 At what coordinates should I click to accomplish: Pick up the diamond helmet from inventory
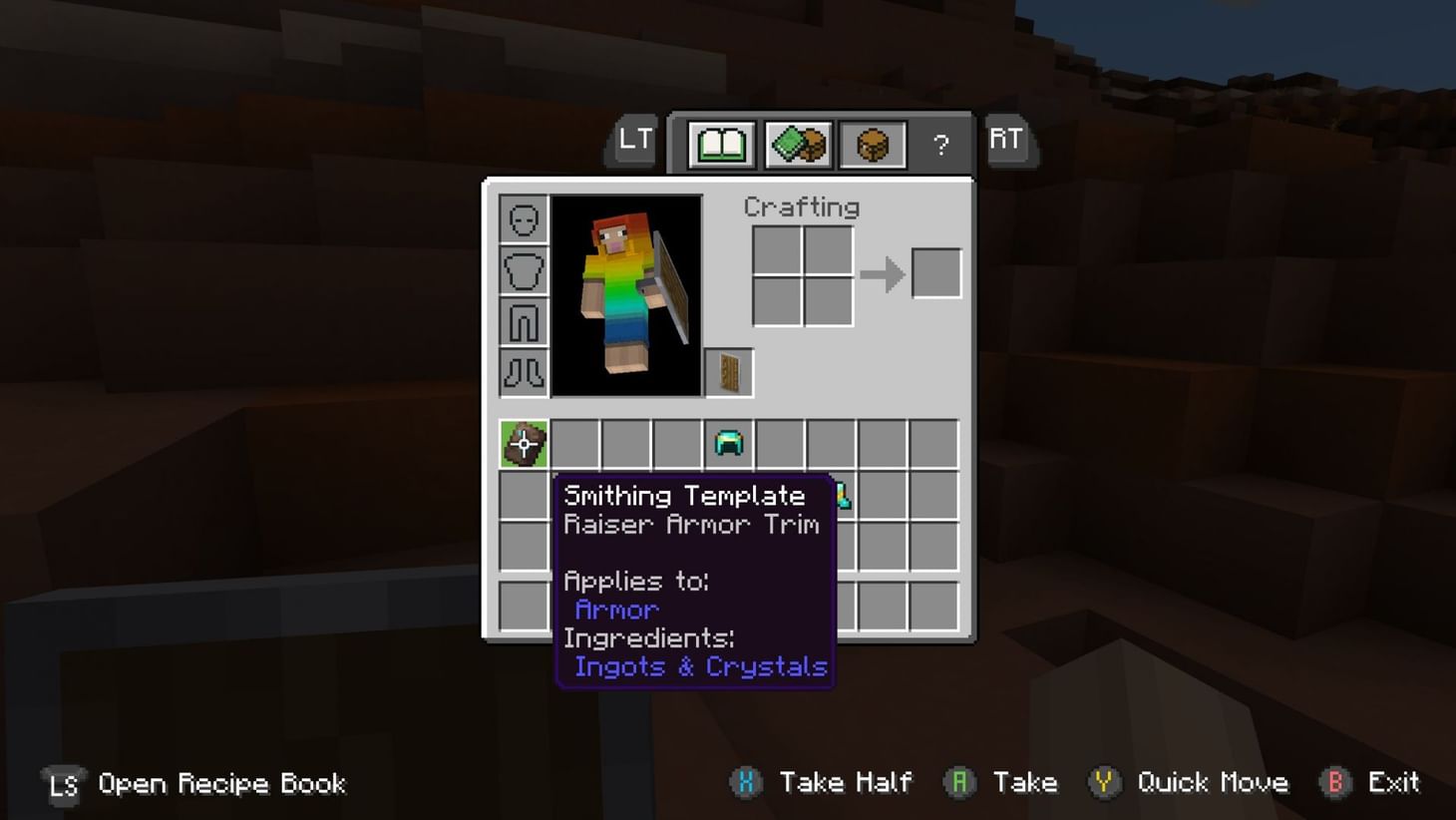[730, 443]
